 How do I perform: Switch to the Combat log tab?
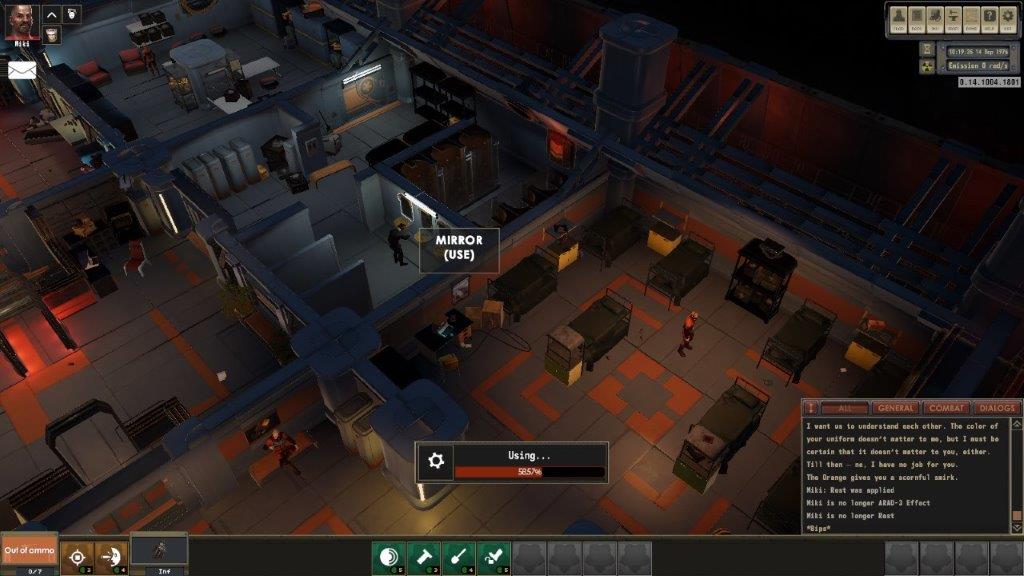(x=946, y=408)
